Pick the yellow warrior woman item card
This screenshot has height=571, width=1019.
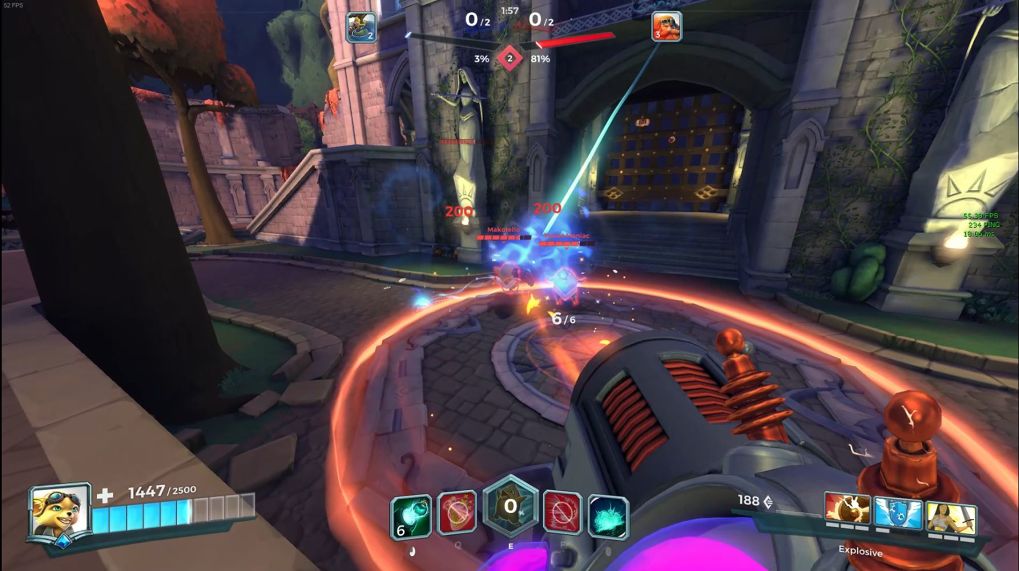pos(950,516)
